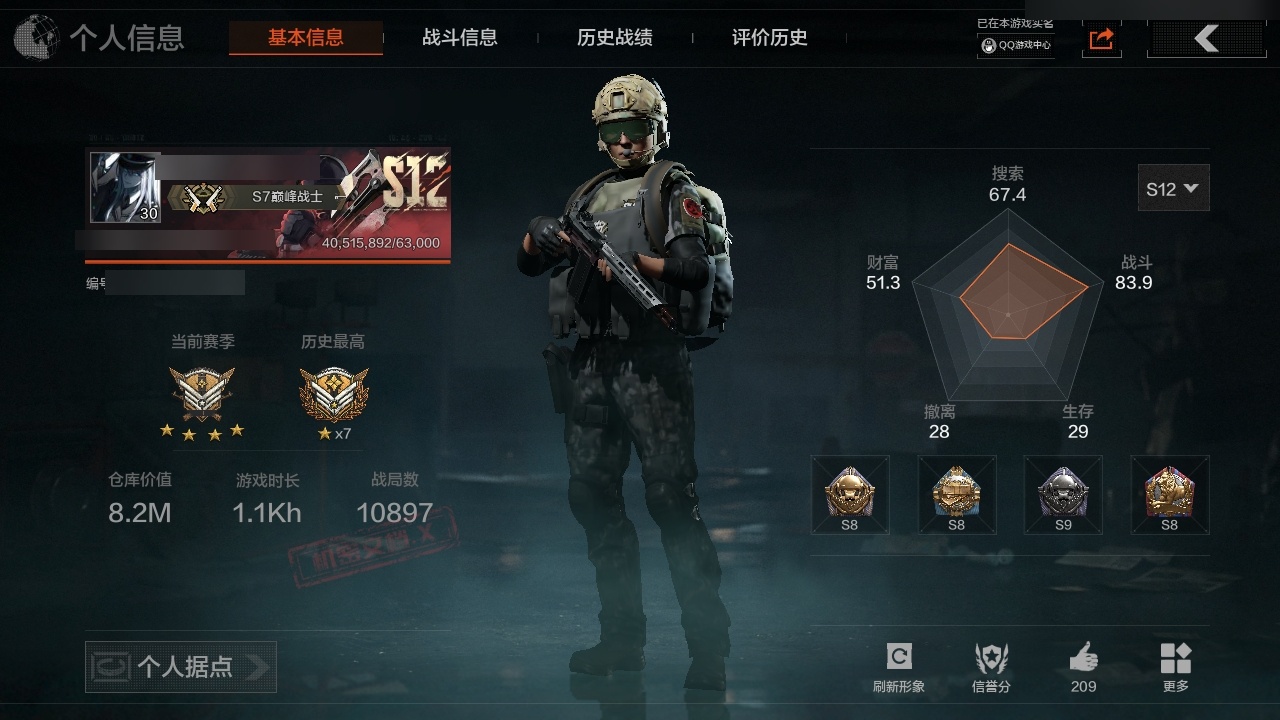Open the 战斗信息 tab
Viewport: 1280px width, 720px height.
pos(460,38)
